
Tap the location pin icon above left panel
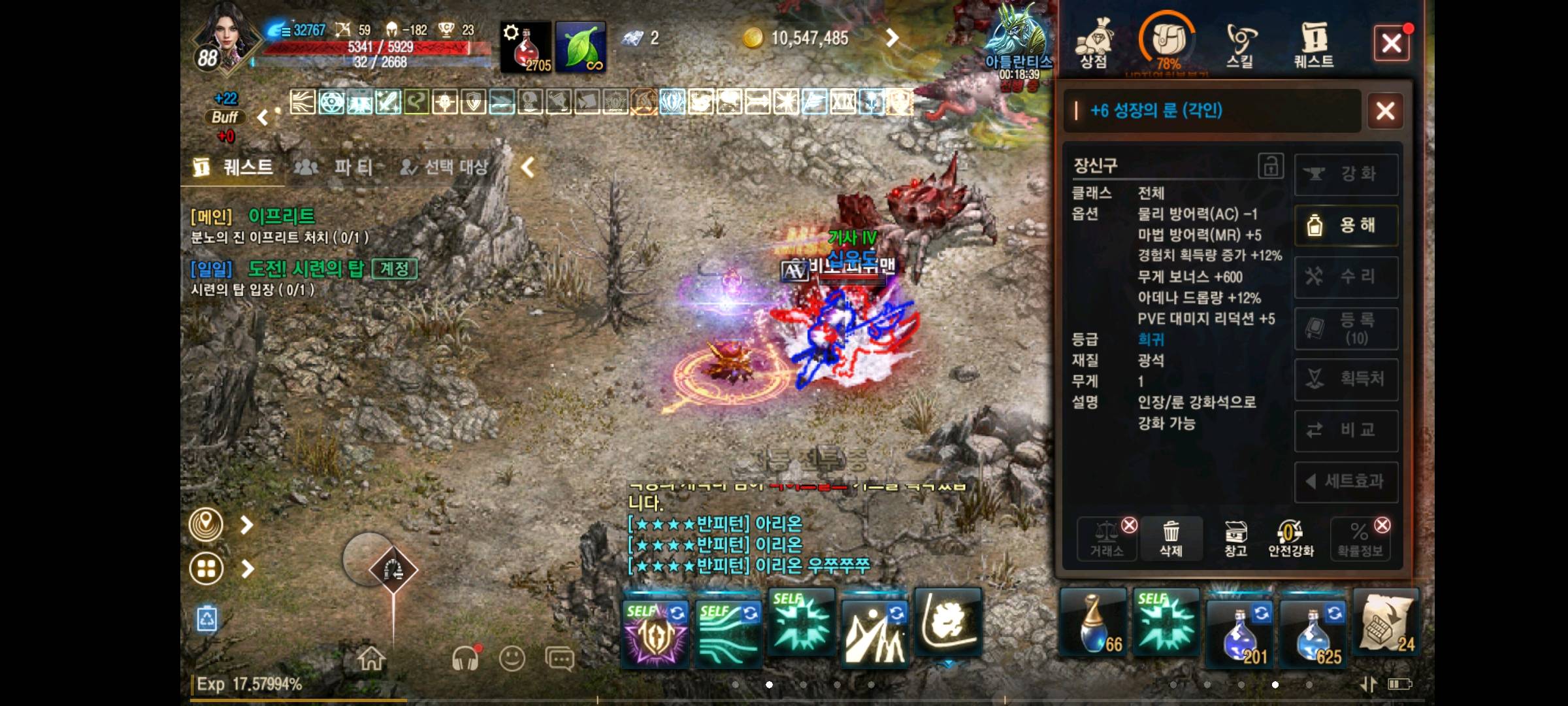click(x=205, y=524)
